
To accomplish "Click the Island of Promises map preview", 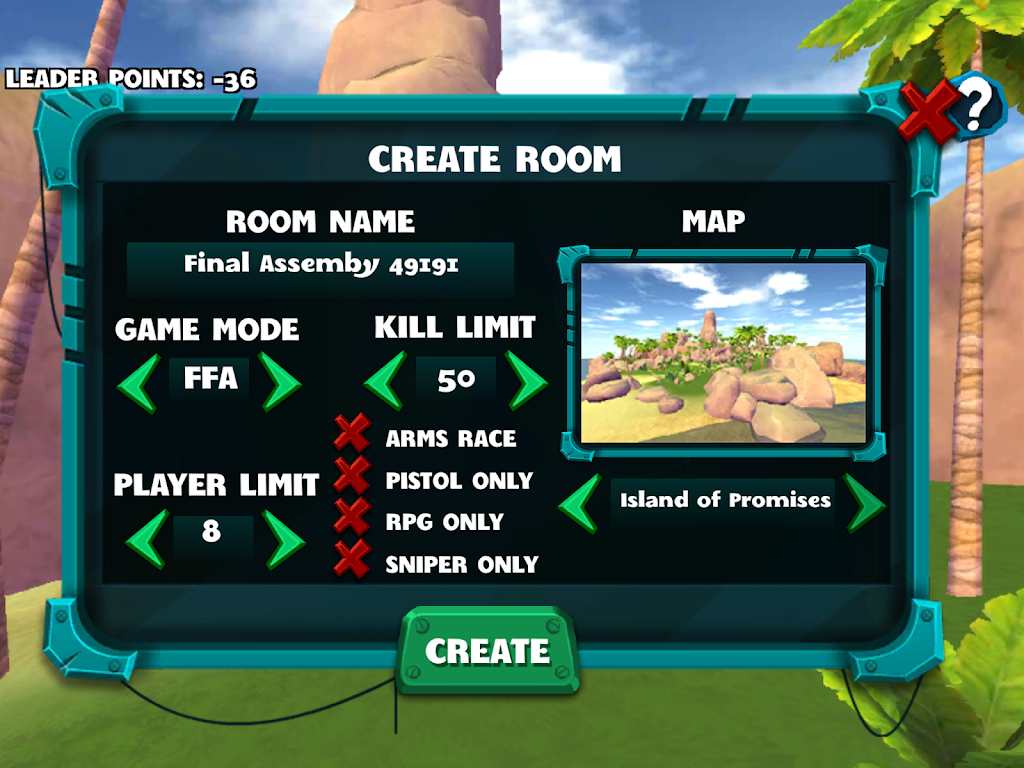I will pos(723,352).
